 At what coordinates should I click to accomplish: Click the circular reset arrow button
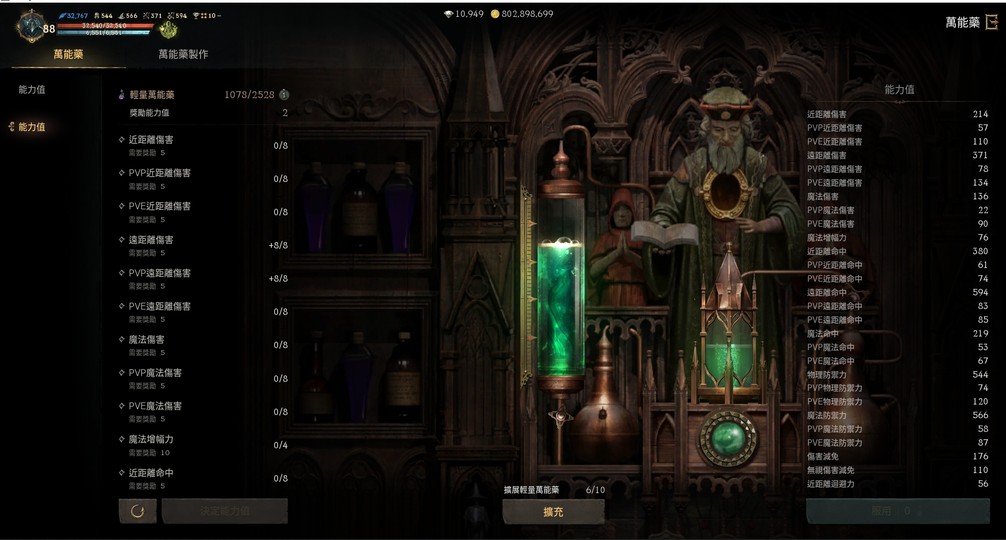coord(137,511)
